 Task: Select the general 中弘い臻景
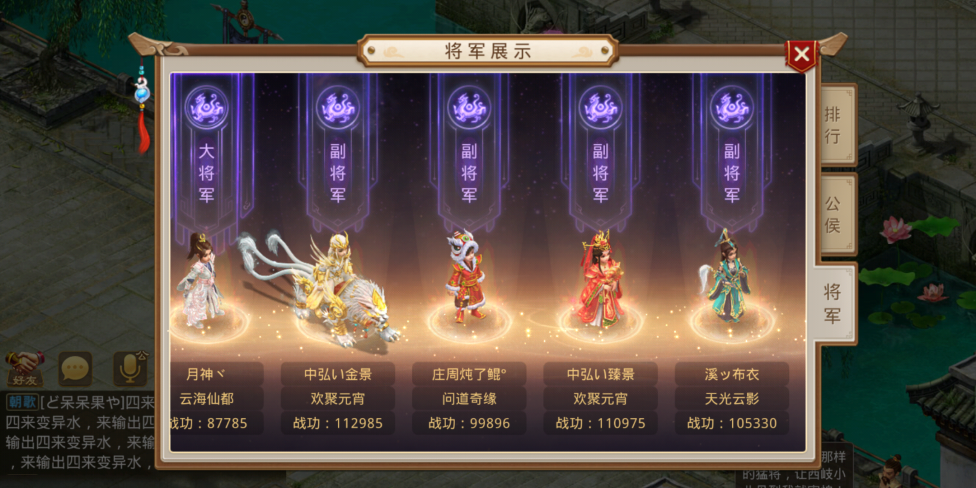point(599,280)
